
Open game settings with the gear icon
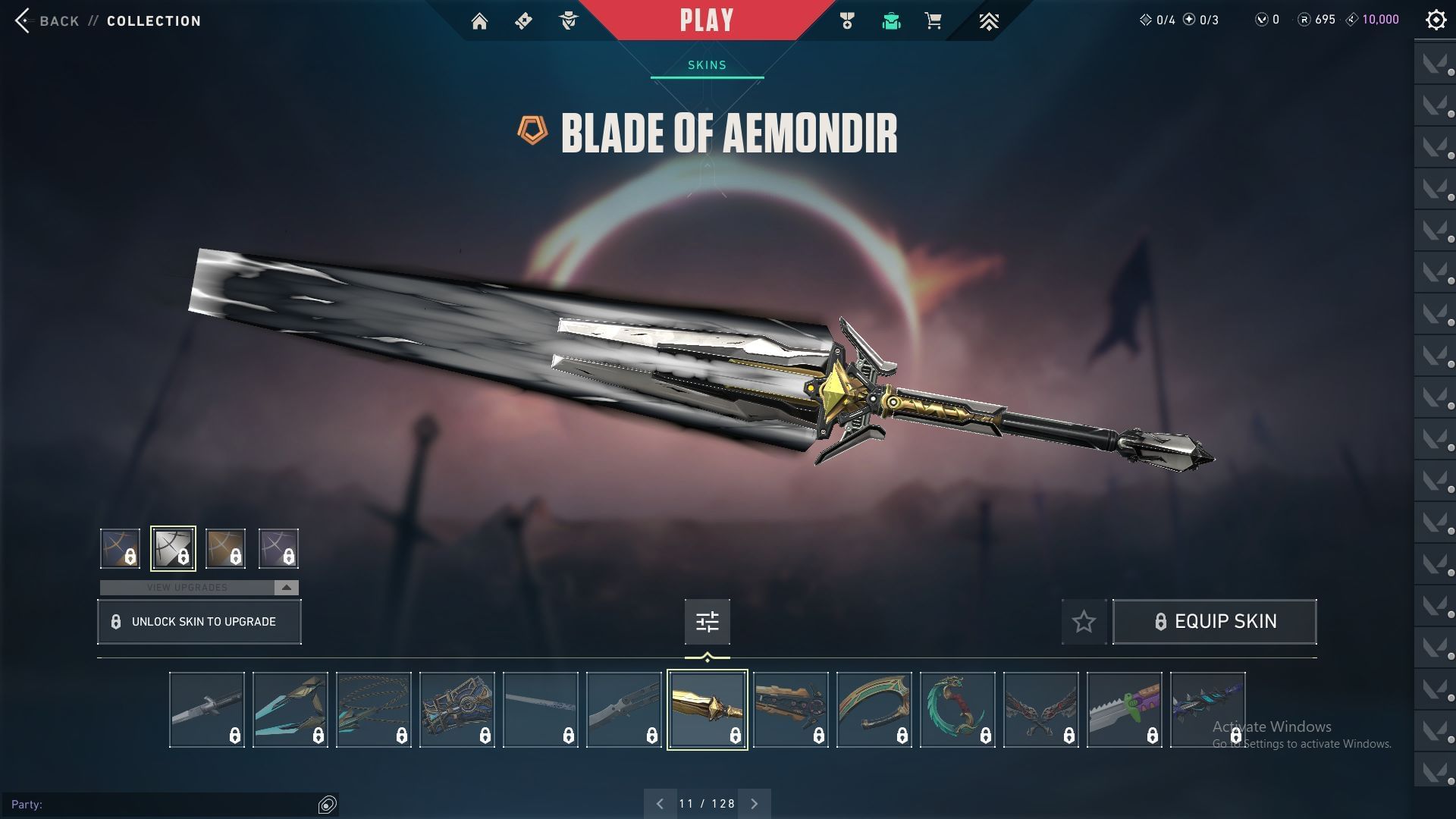pos(1436,19)
